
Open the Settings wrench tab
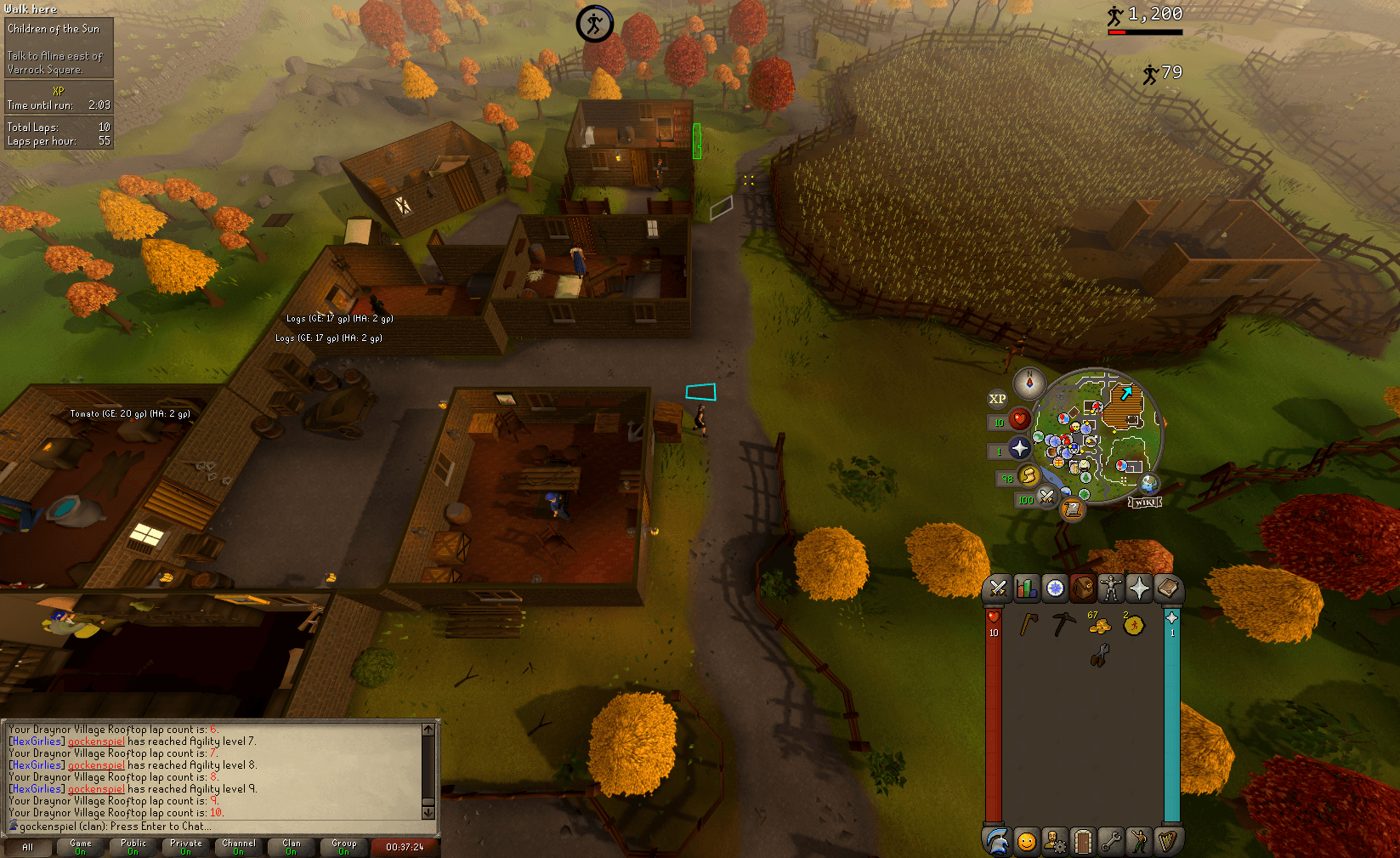(1110, 842)
